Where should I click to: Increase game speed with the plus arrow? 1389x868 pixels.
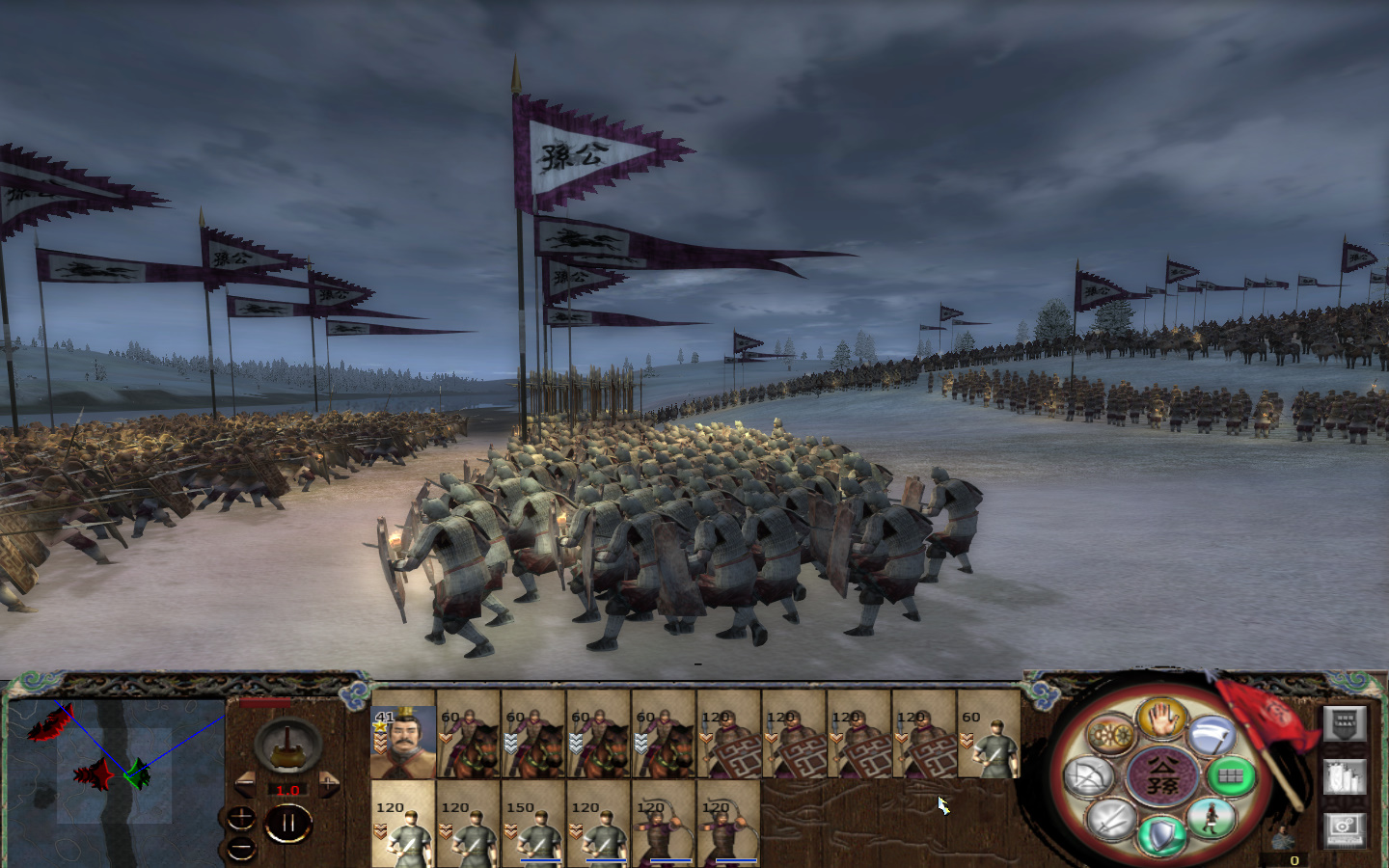tap(329, 782)
